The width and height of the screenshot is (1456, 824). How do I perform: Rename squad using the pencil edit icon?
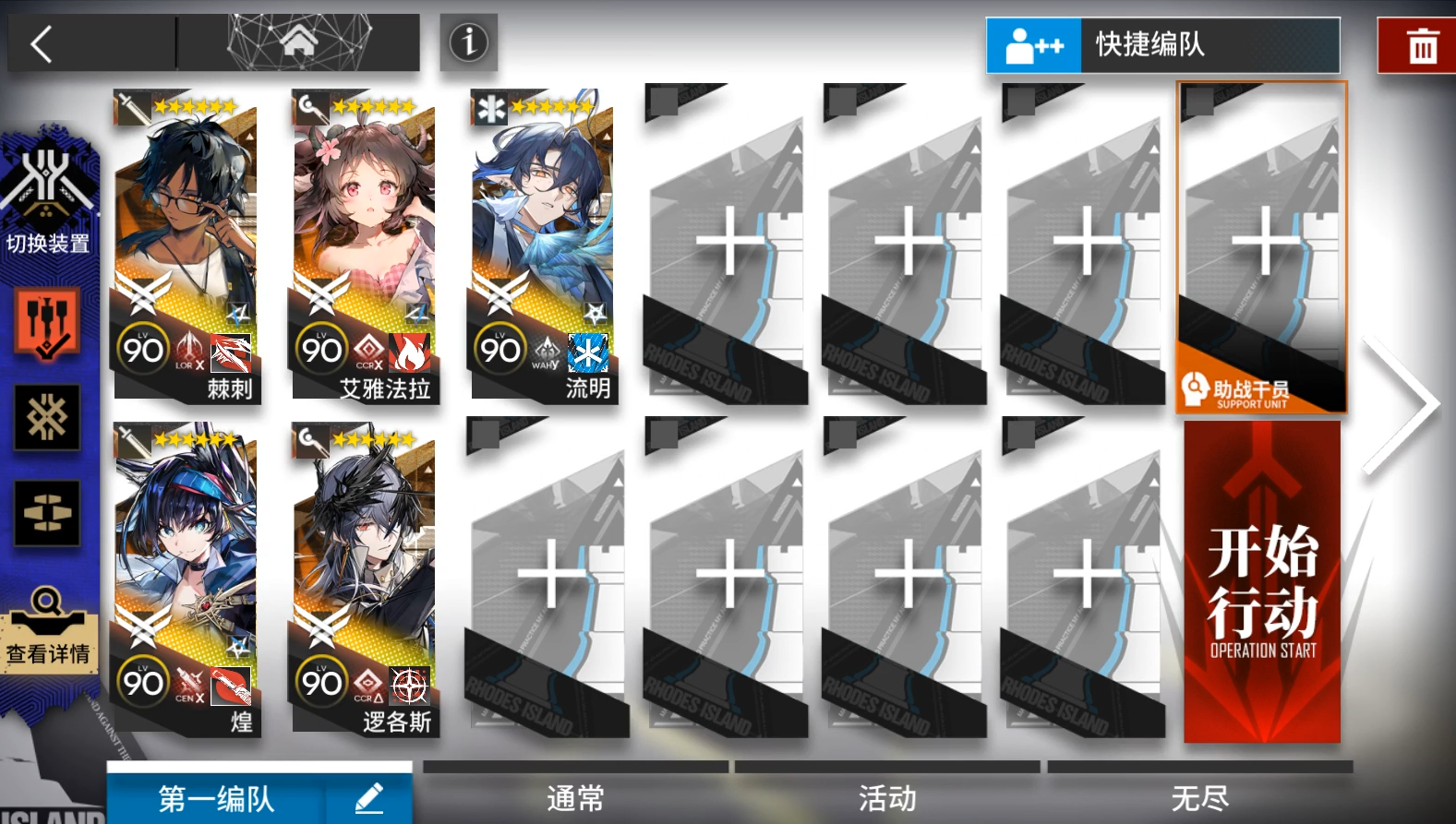(368, 795)
